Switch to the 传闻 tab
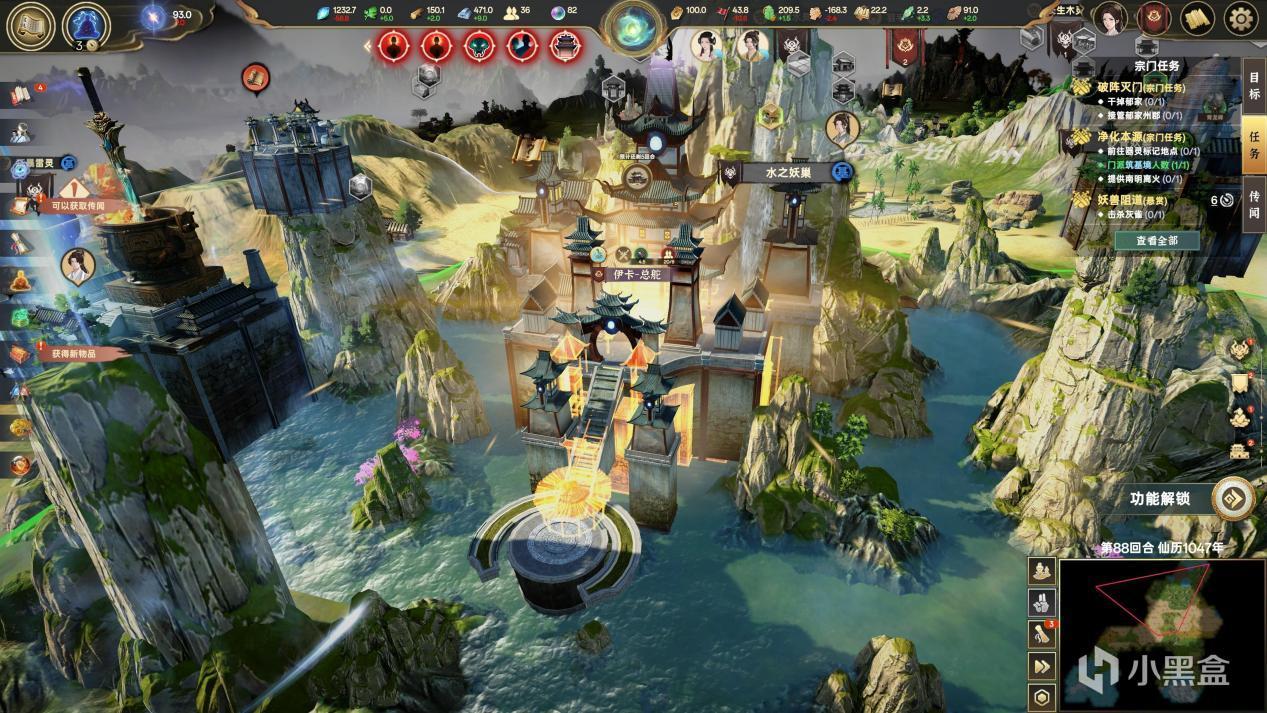The width and height of the screenshot is (1267, 713). pos(1254,204)
